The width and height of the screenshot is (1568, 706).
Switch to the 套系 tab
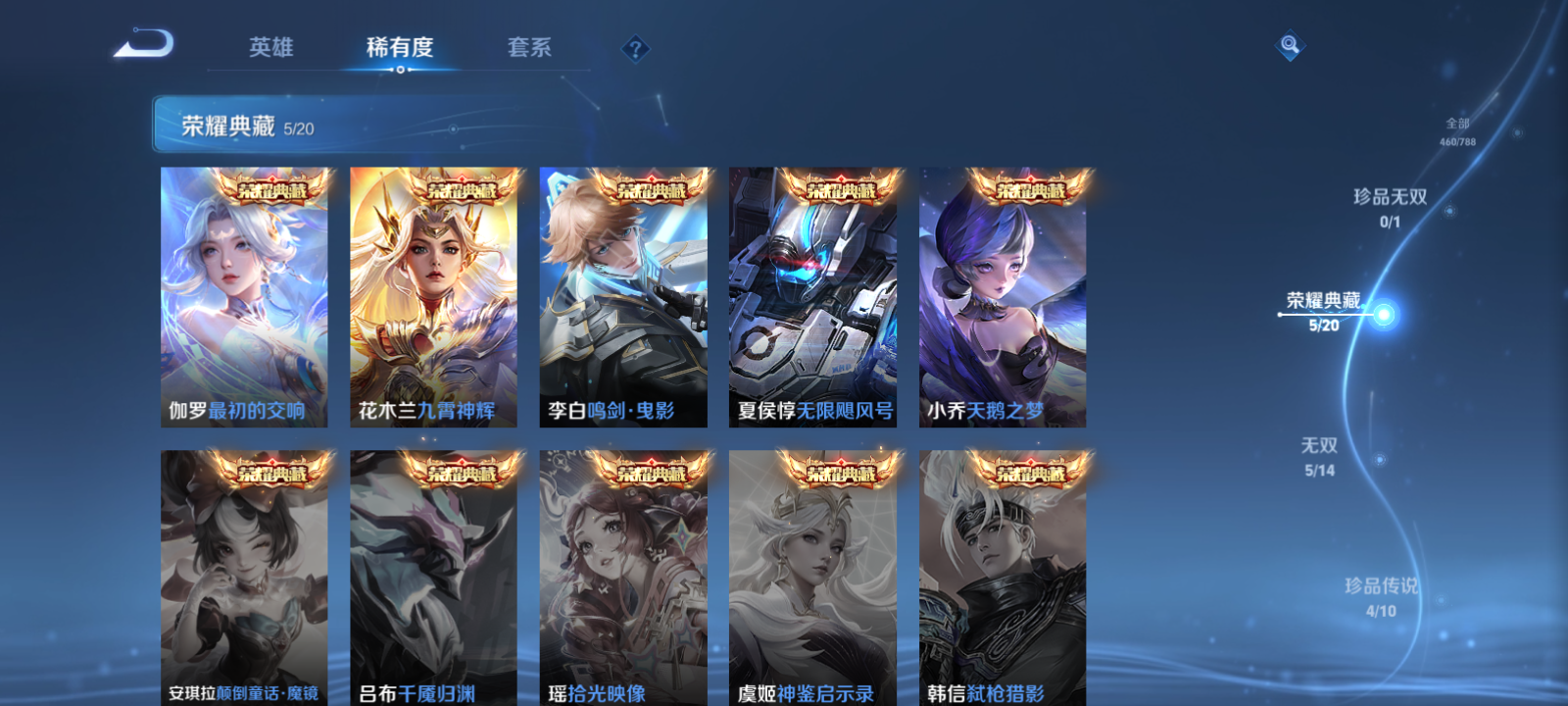coord(528,48)
